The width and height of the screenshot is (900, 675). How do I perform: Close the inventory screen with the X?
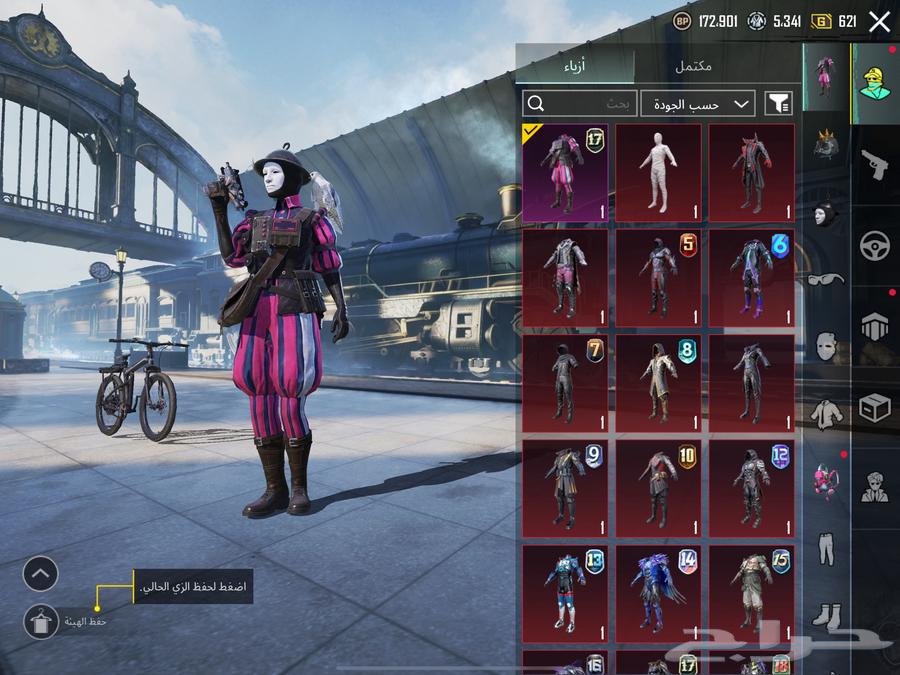pyautogui.click(x=879, y=22)
